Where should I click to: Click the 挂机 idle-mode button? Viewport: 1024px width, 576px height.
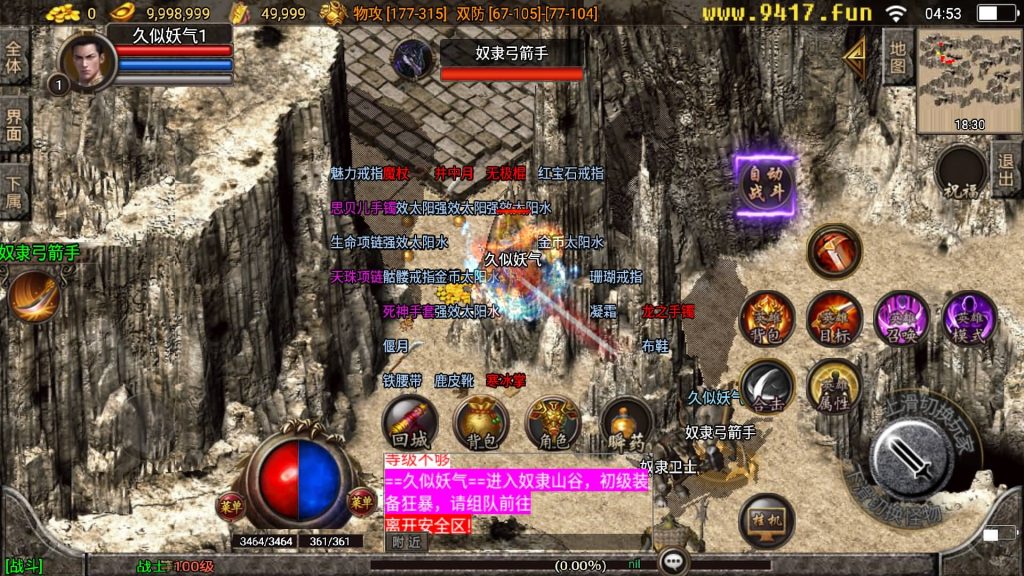(x=767, y=521)
